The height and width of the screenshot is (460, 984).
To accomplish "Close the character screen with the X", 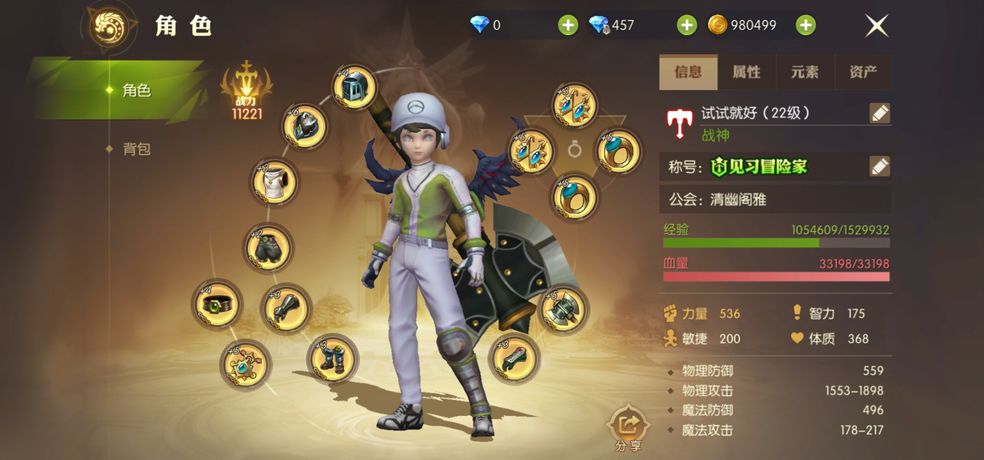I will (876, 26).
